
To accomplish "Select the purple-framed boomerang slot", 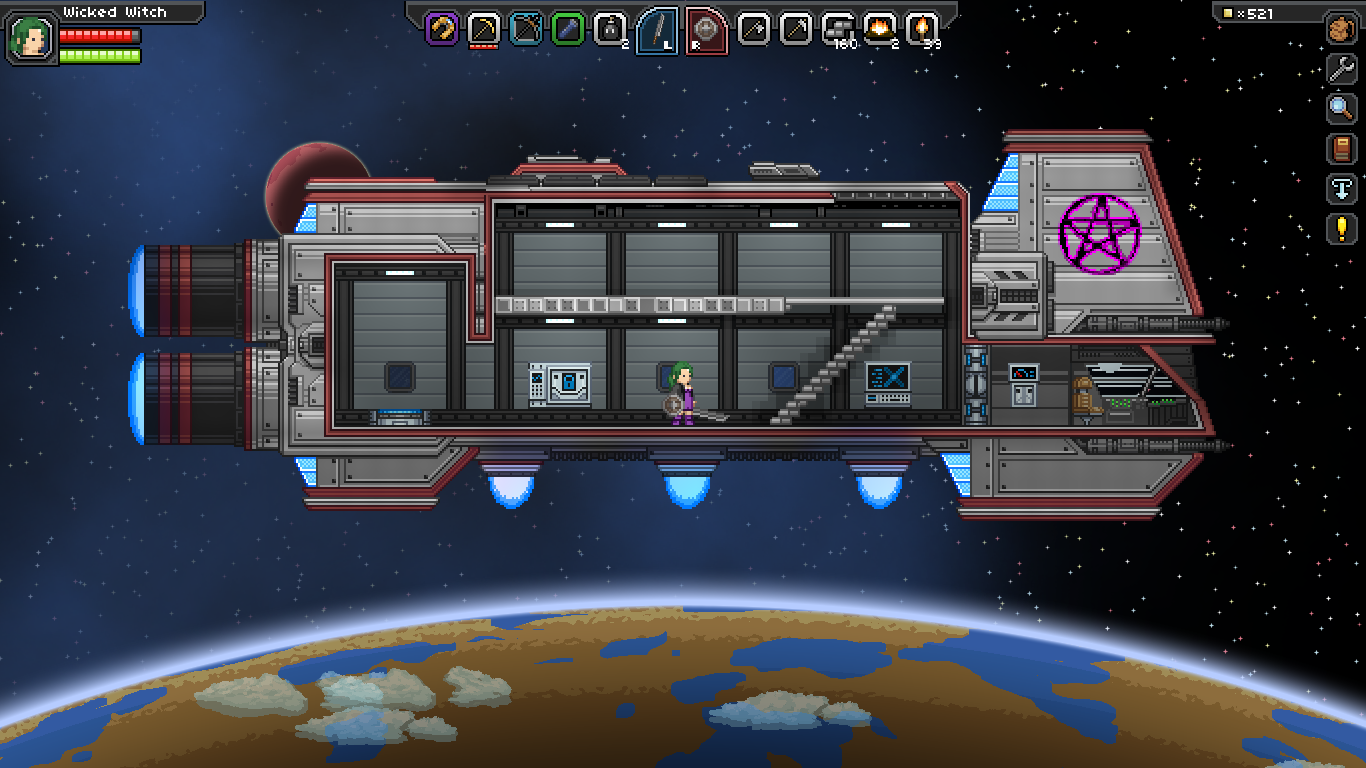I will pos(440,27).
